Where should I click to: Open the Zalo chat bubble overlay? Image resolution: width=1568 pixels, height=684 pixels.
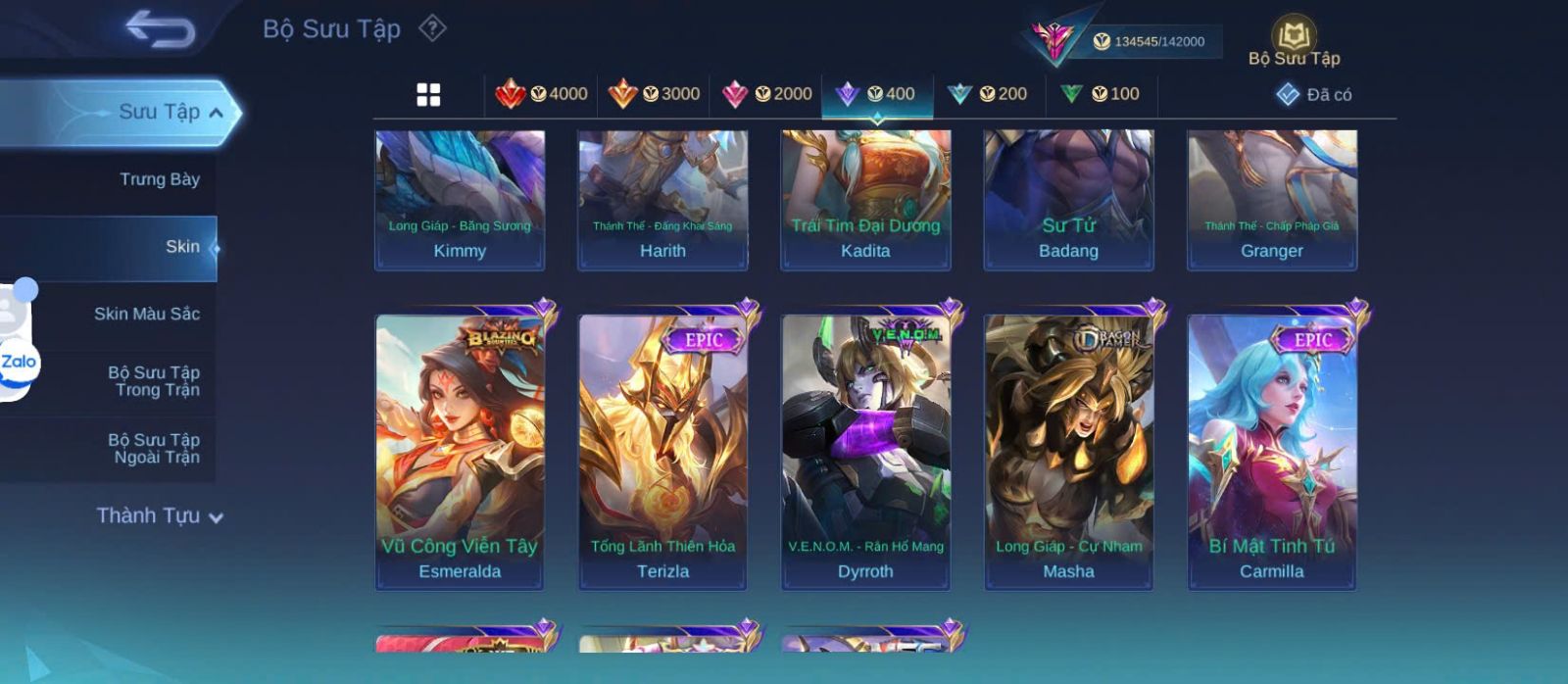[x=18, y=362]
